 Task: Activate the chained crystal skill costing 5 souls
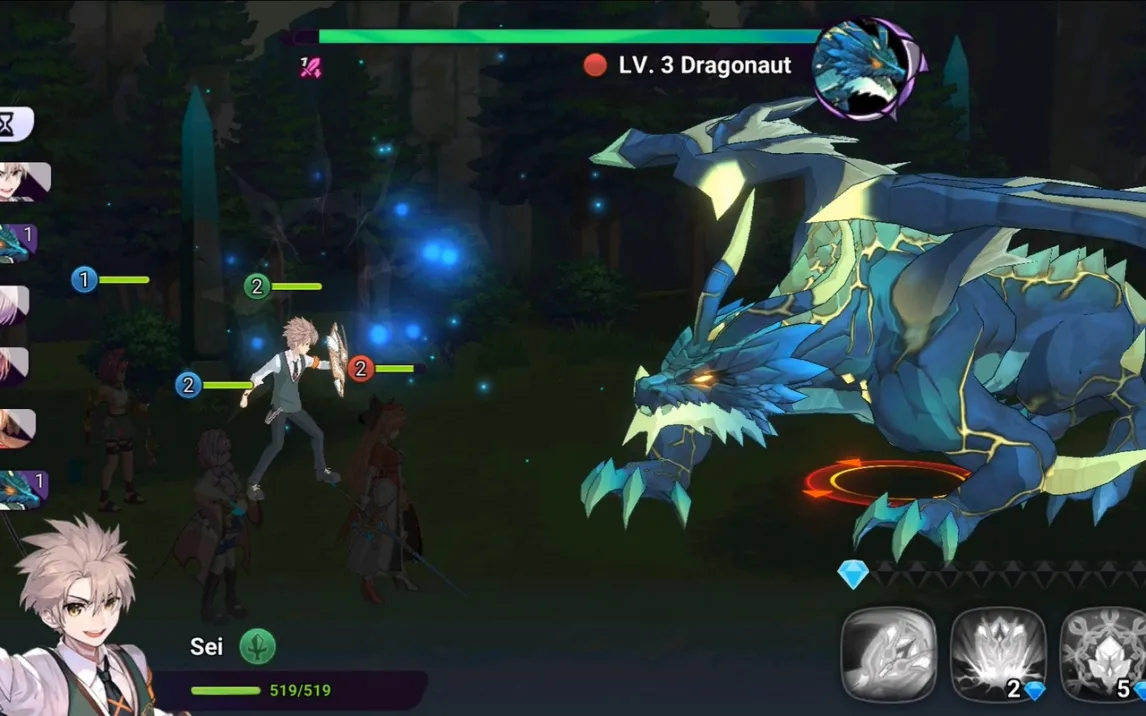click(1103, 655)
